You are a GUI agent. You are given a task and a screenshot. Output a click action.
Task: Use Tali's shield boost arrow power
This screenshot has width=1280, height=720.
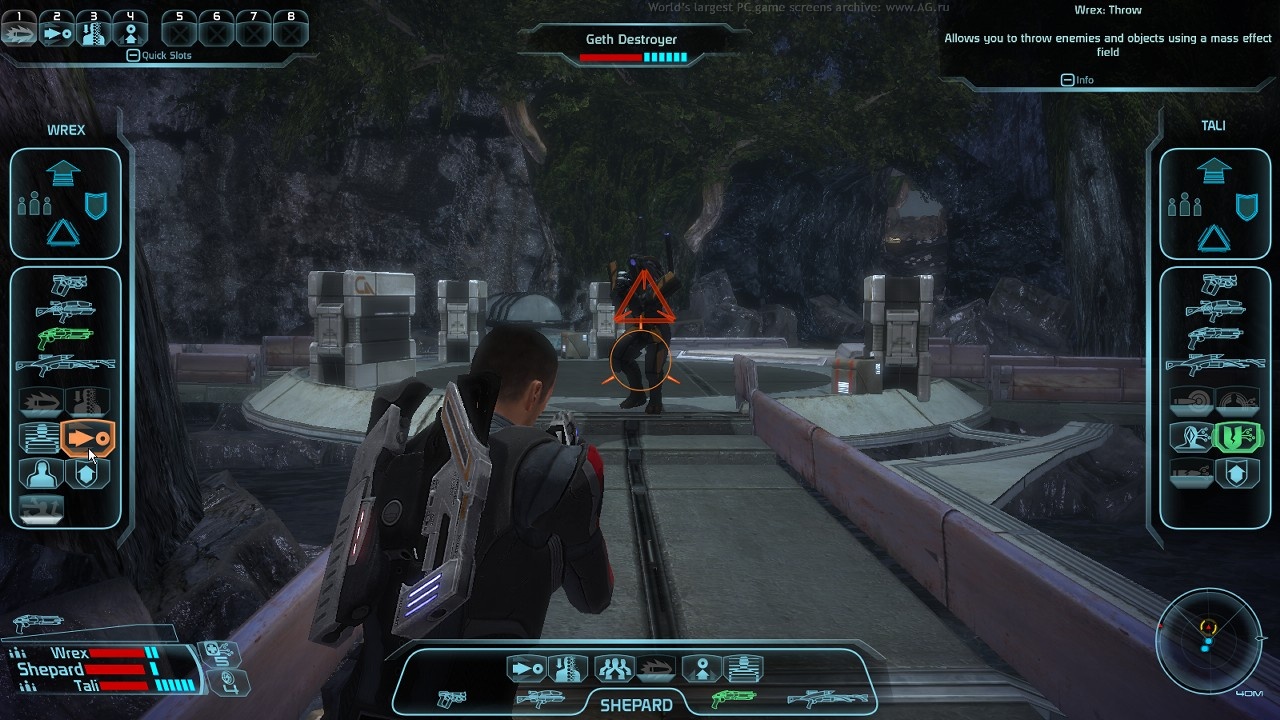[1236, 472]
